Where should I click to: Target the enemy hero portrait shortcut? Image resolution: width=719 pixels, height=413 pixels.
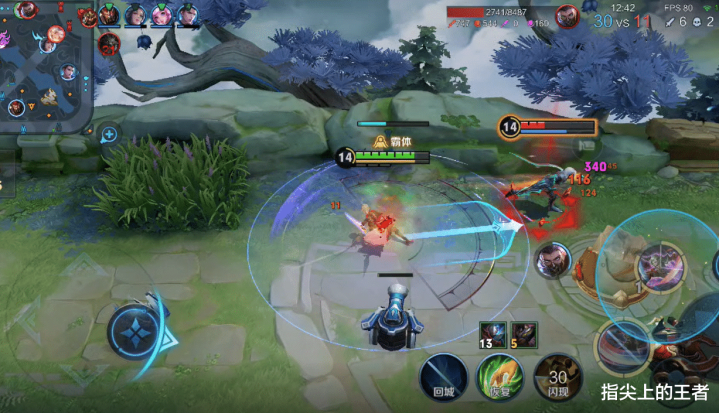[x=552, y=261]
